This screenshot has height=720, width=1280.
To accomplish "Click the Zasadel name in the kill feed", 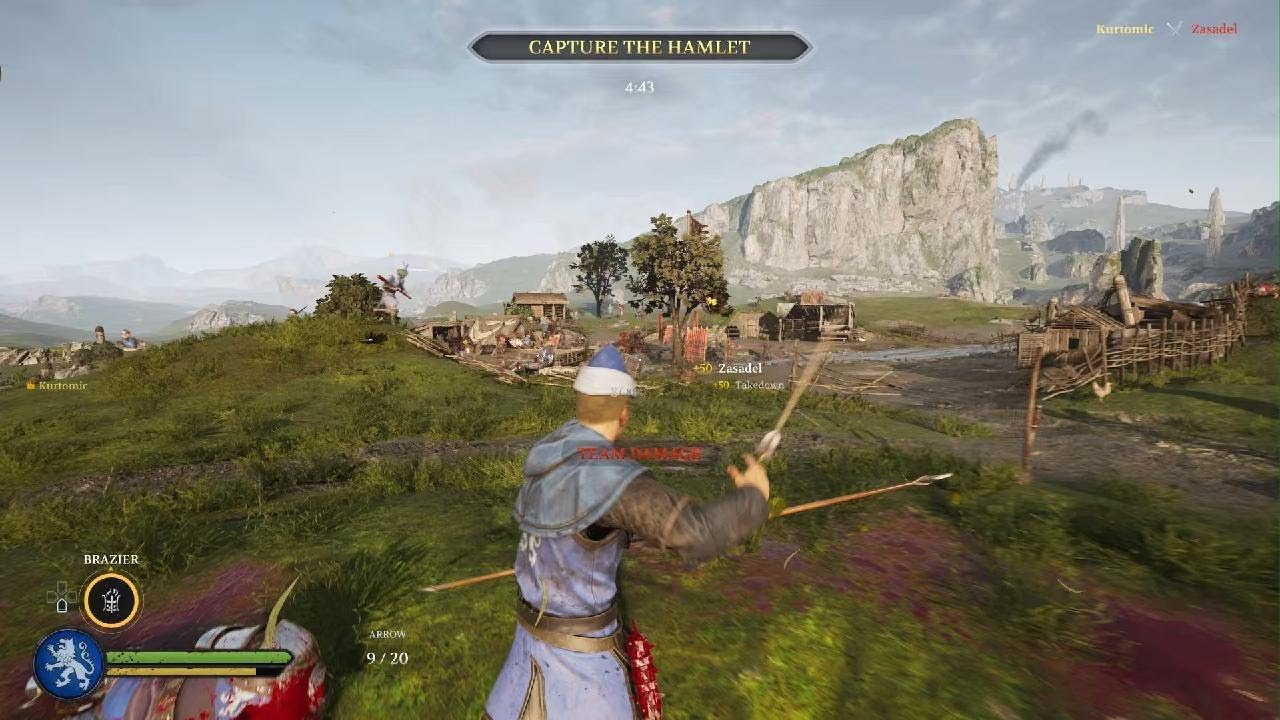I will [x=1212, y=28].
